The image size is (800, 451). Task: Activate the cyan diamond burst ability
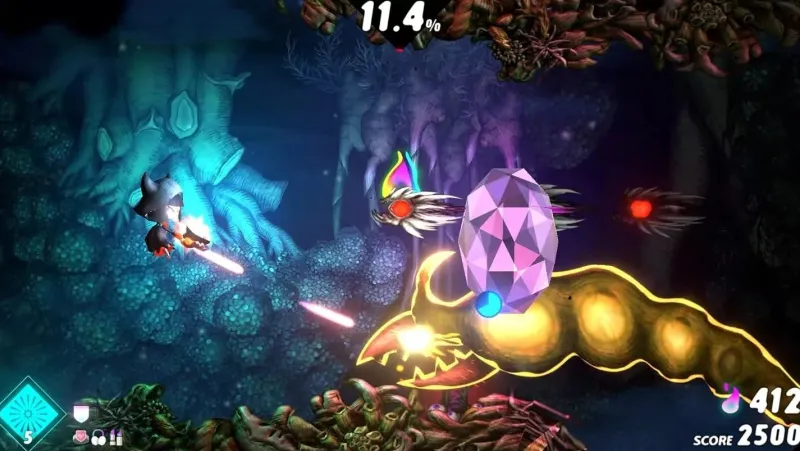29,413
